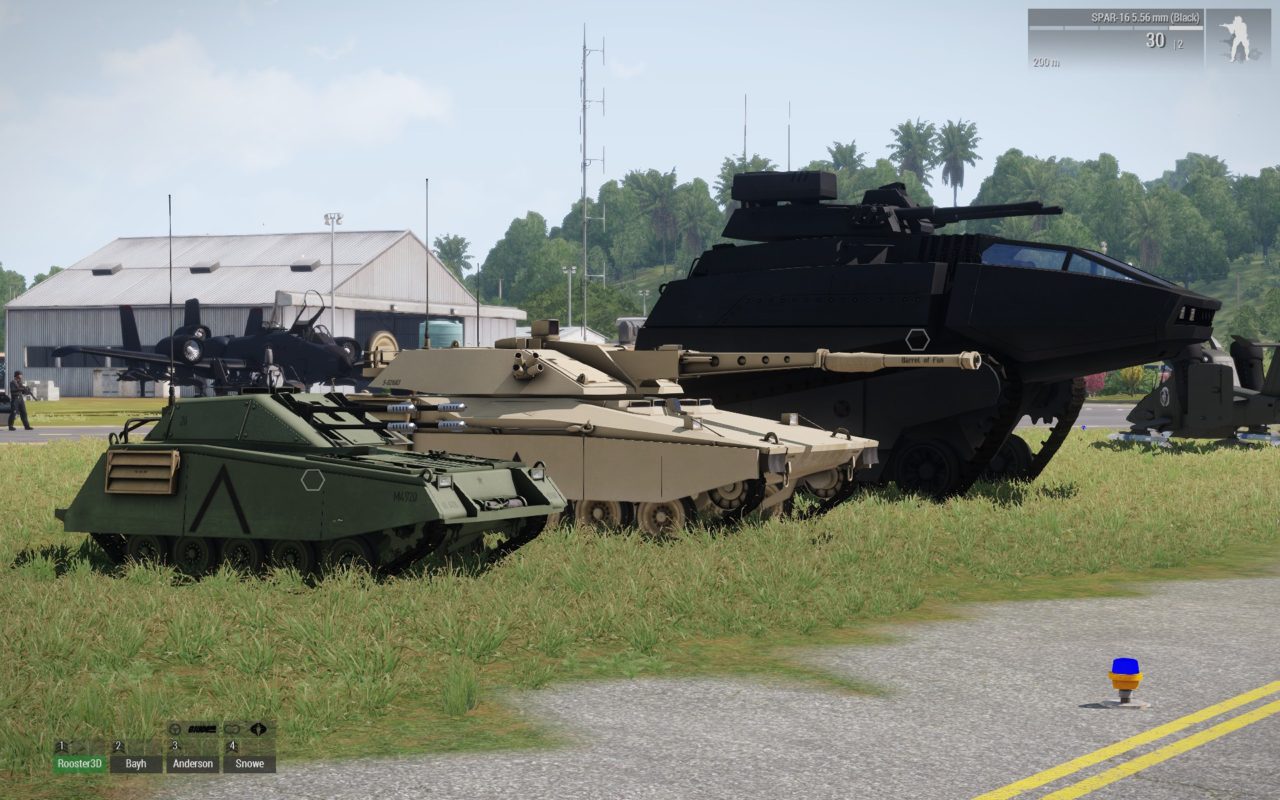Click the magazine count indicator |2

click(1177, 44)
